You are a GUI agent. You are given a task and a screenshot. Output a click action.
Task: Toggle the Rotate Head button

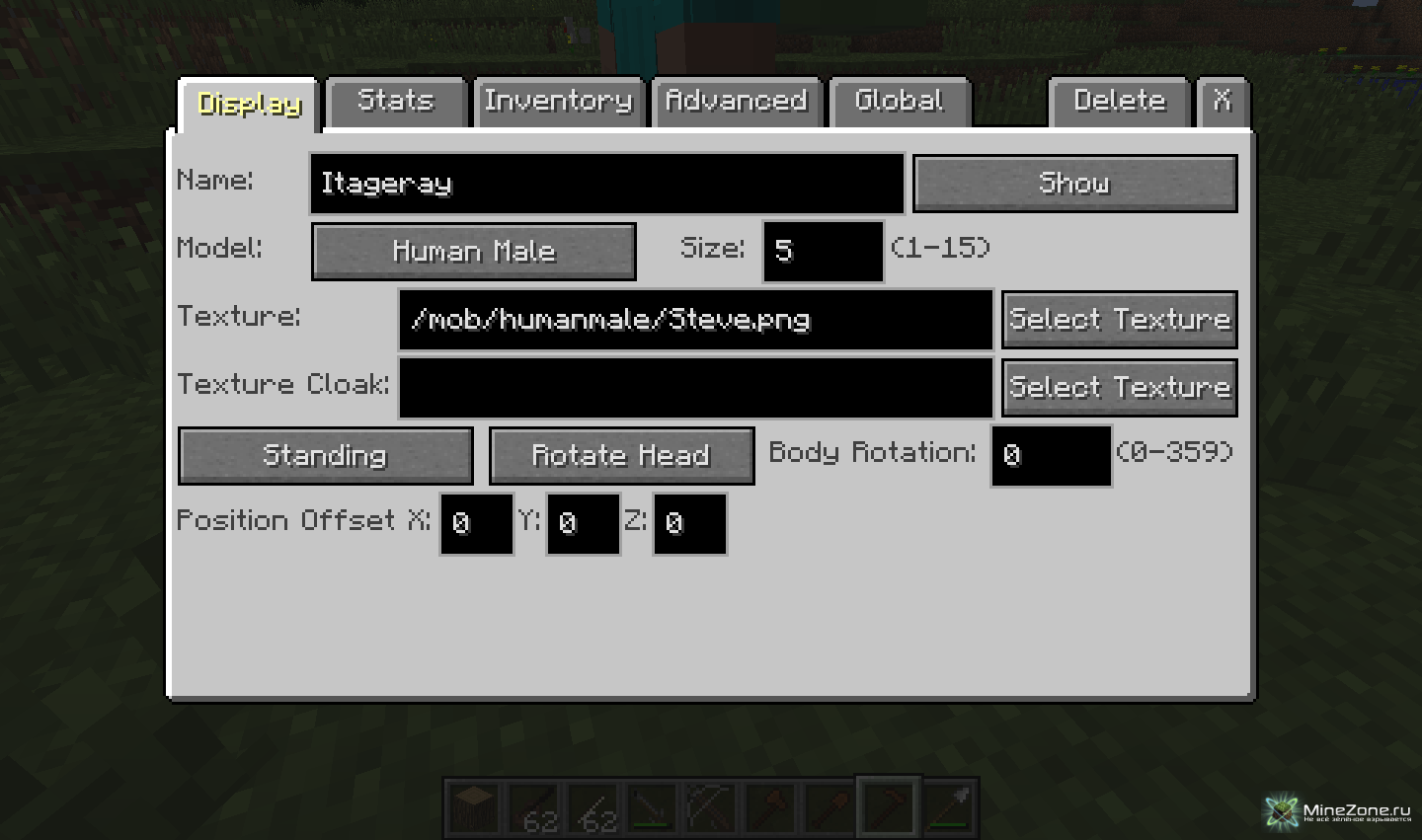coord(621,456)
